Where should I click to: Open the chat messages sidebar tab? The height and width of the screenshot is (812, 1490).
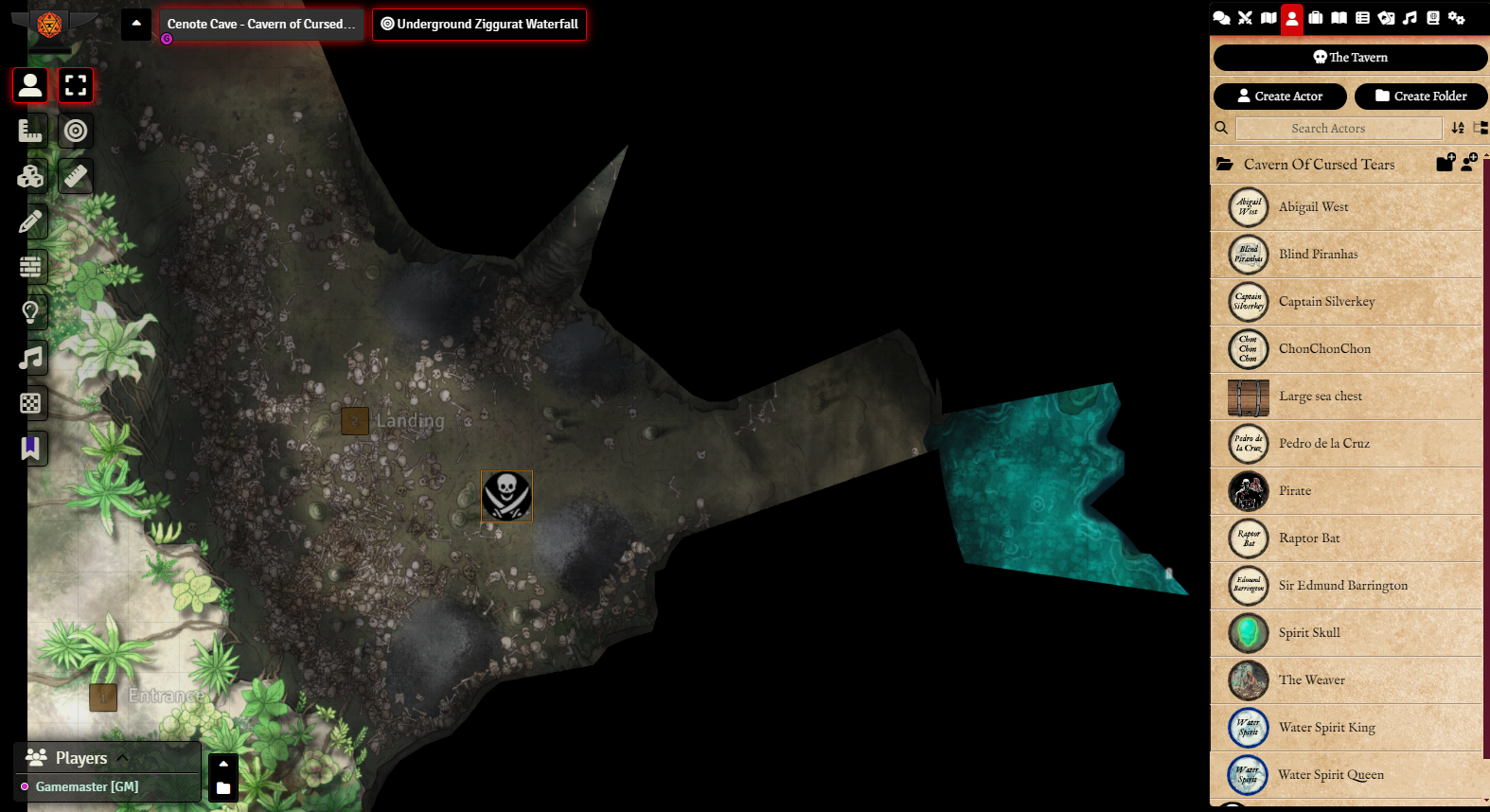point(1221,18)
